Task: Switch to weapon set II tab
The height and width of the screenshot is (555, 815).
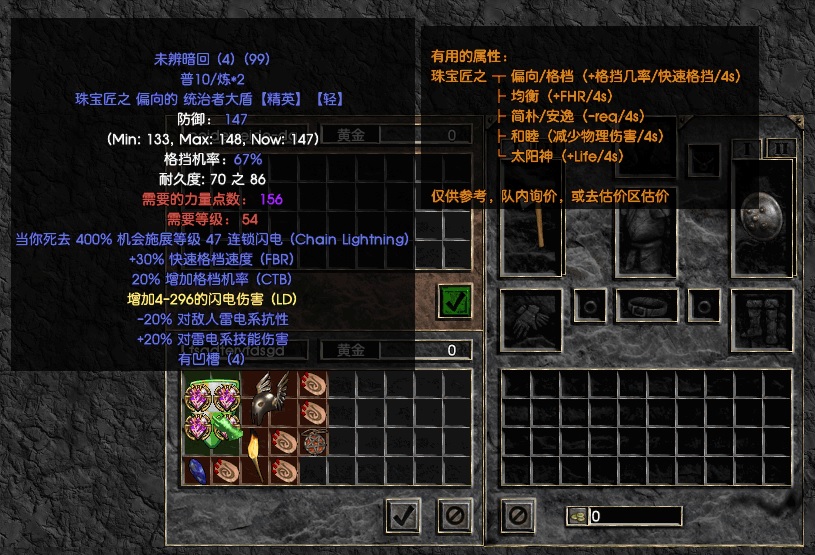Action: pyautogui.click(x=779, y=149)
